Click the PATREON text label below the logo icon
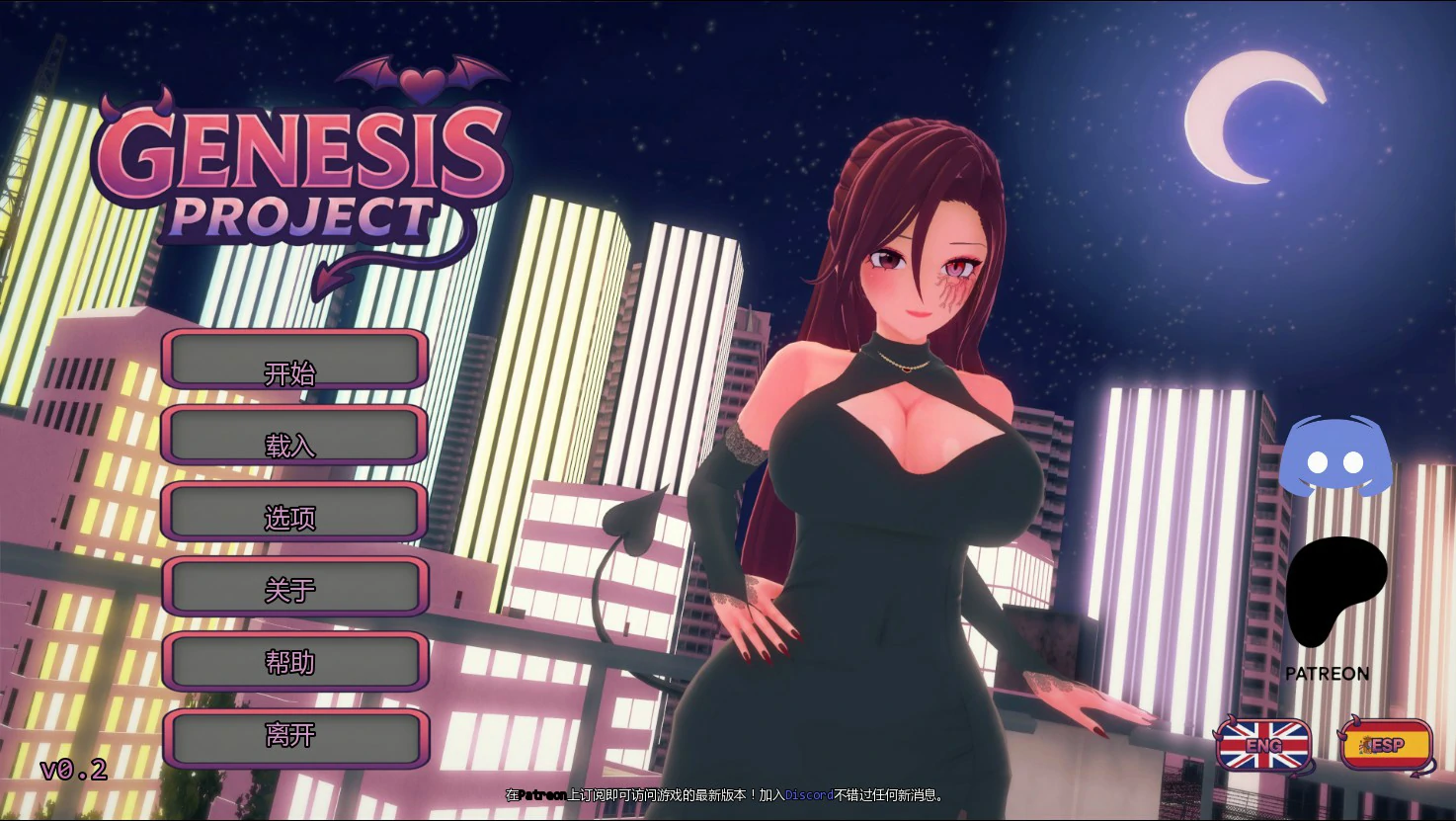The width and height of the screenshot is (1456, 821). (x=1327, y=673)
